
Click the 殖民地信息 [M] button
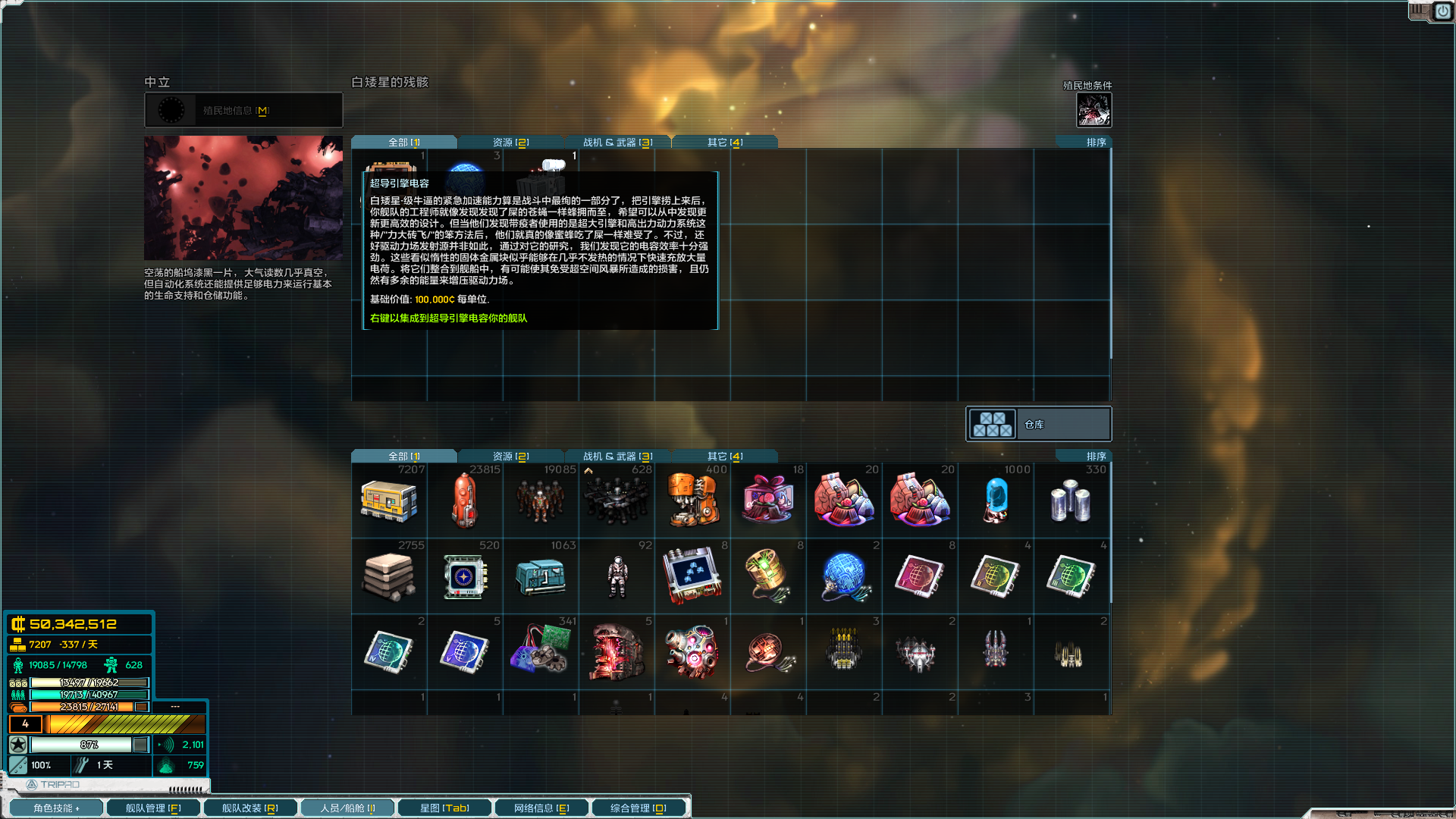click(x=243, y=109)
